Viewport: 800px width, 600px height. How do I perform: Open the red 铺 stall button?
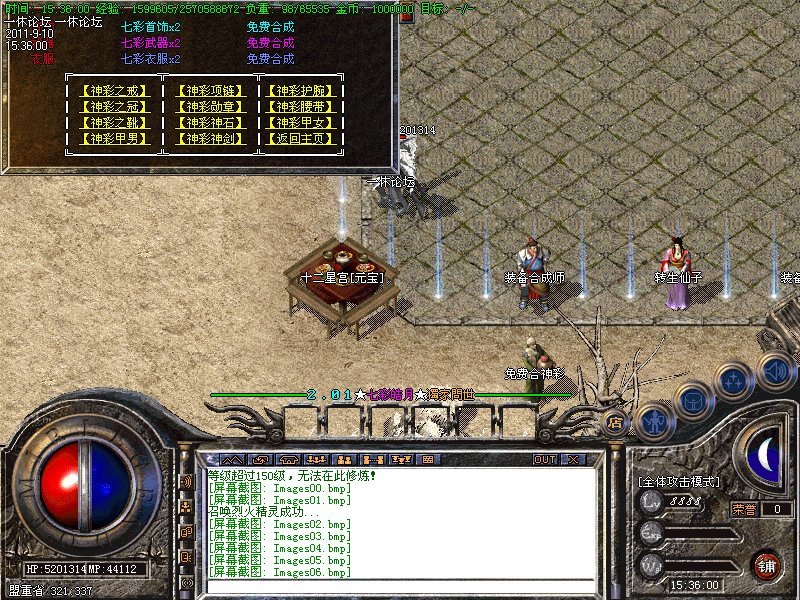[767, 565]
